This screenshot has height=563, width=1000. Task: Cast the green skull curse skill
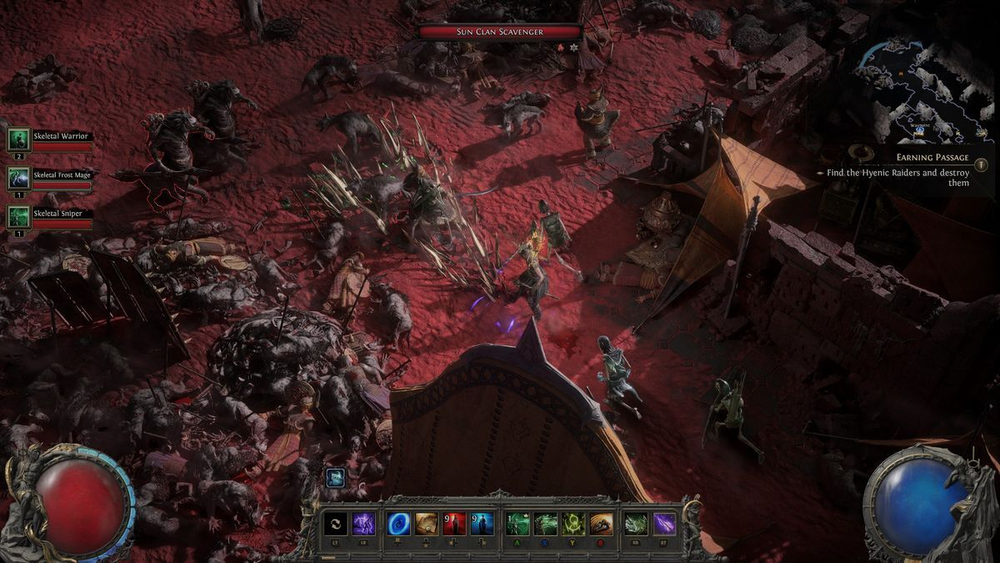574,523
